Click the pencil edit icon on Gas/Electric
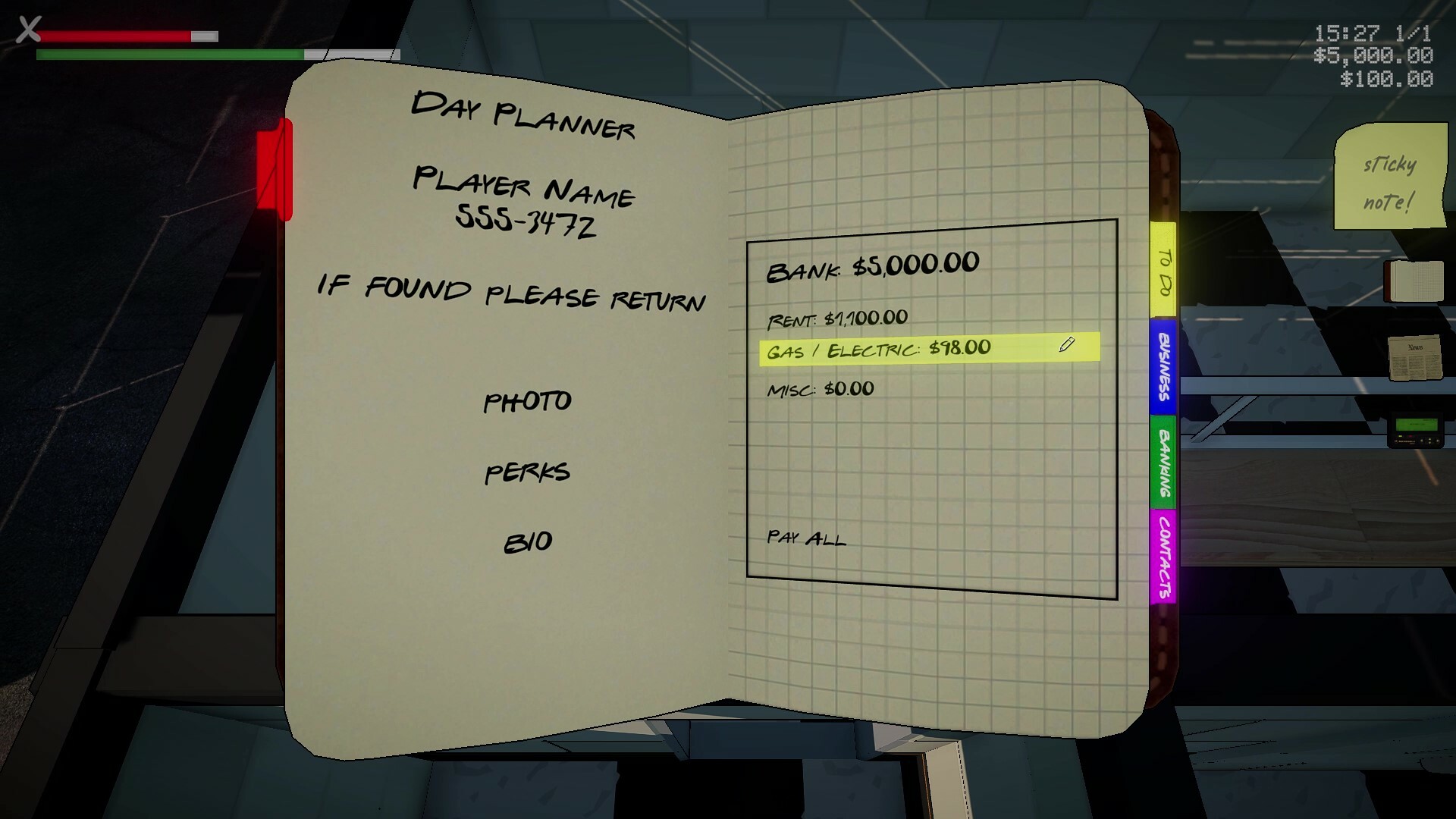The height and width of the screenshot is (819, 1456). (1066, 345)
